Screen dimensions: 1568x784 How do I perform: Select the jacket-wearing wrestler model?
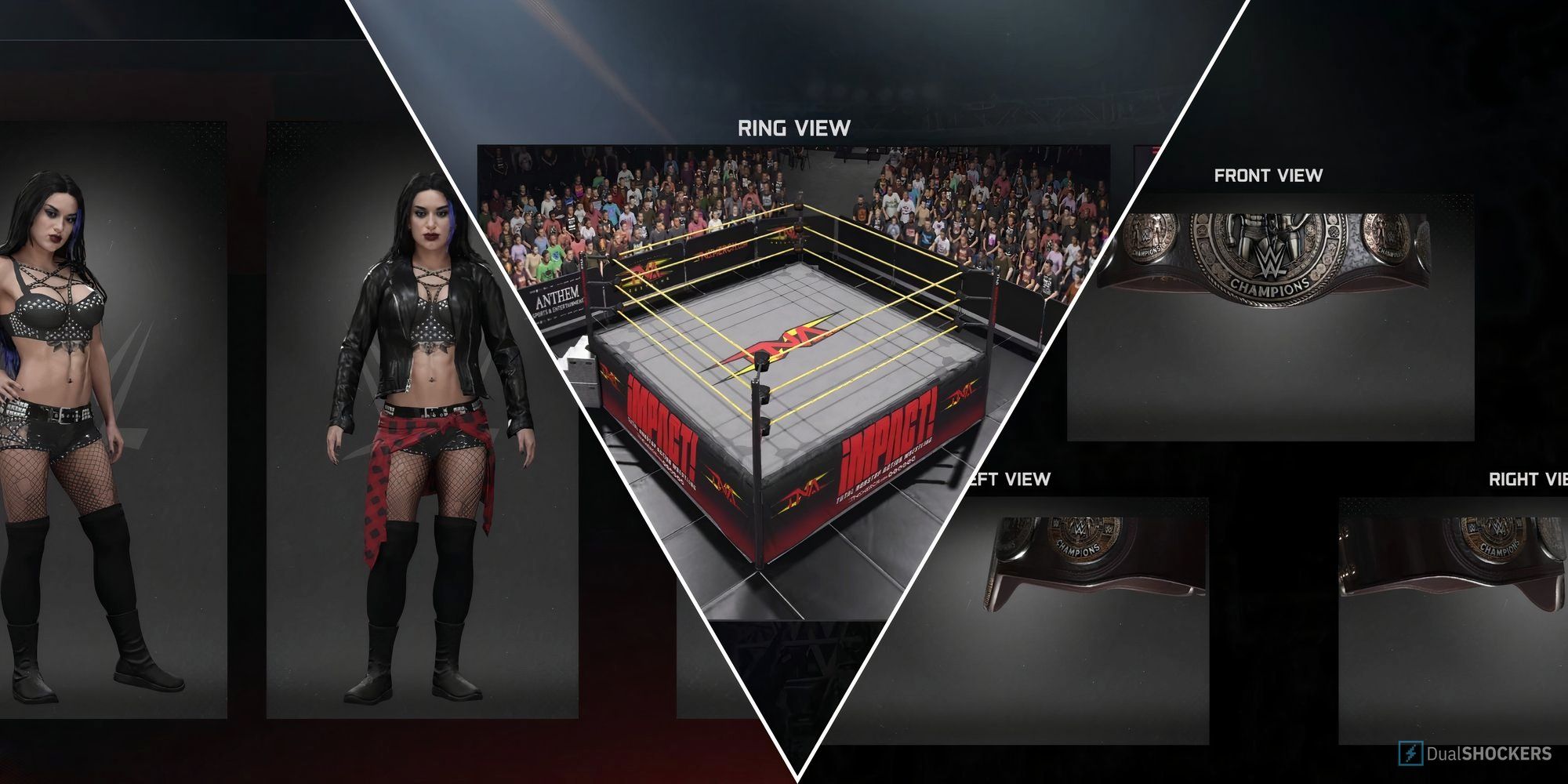[423, 431]
